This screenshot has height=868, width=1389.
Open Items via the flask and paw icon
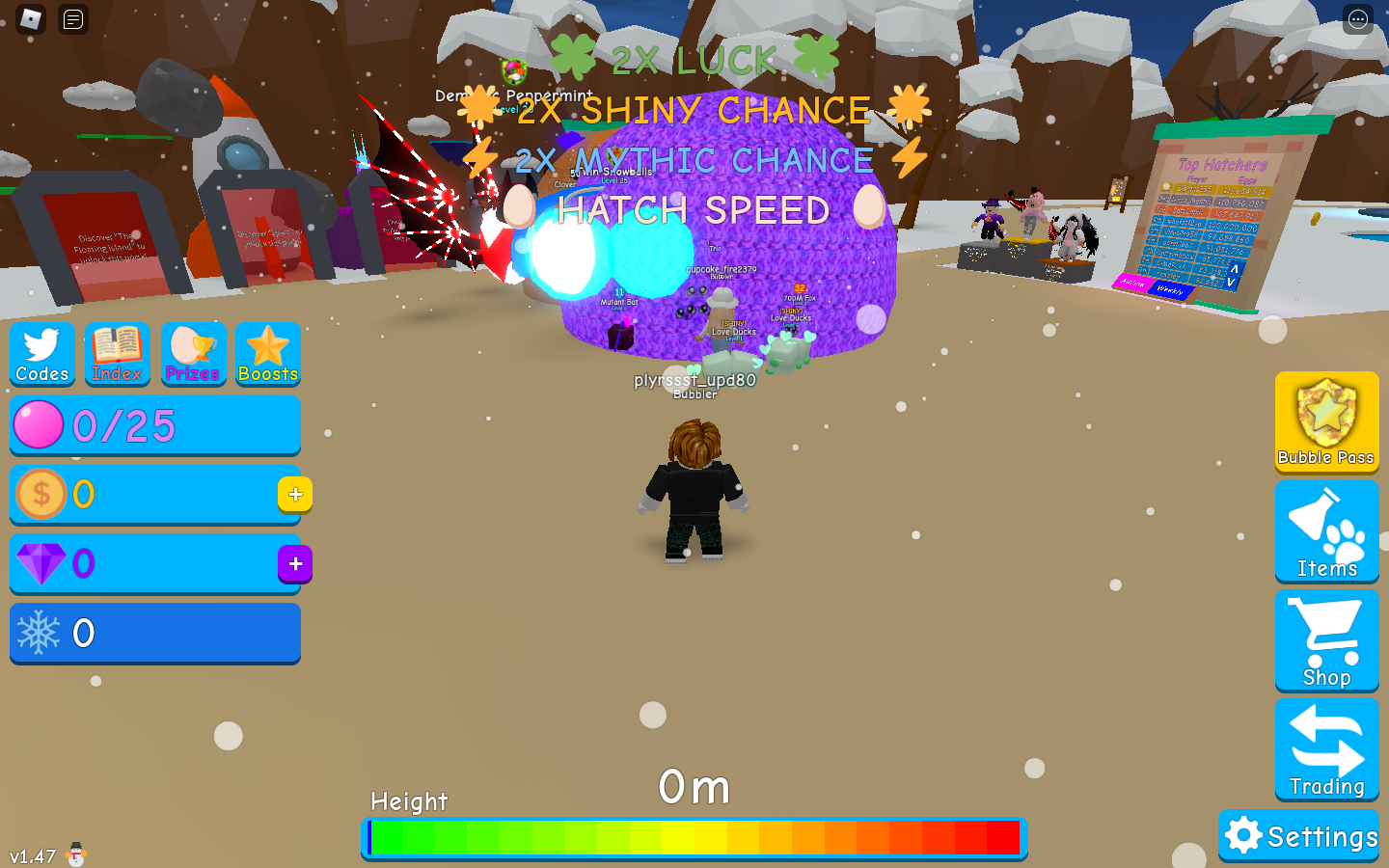click(x=1326, y=531)
